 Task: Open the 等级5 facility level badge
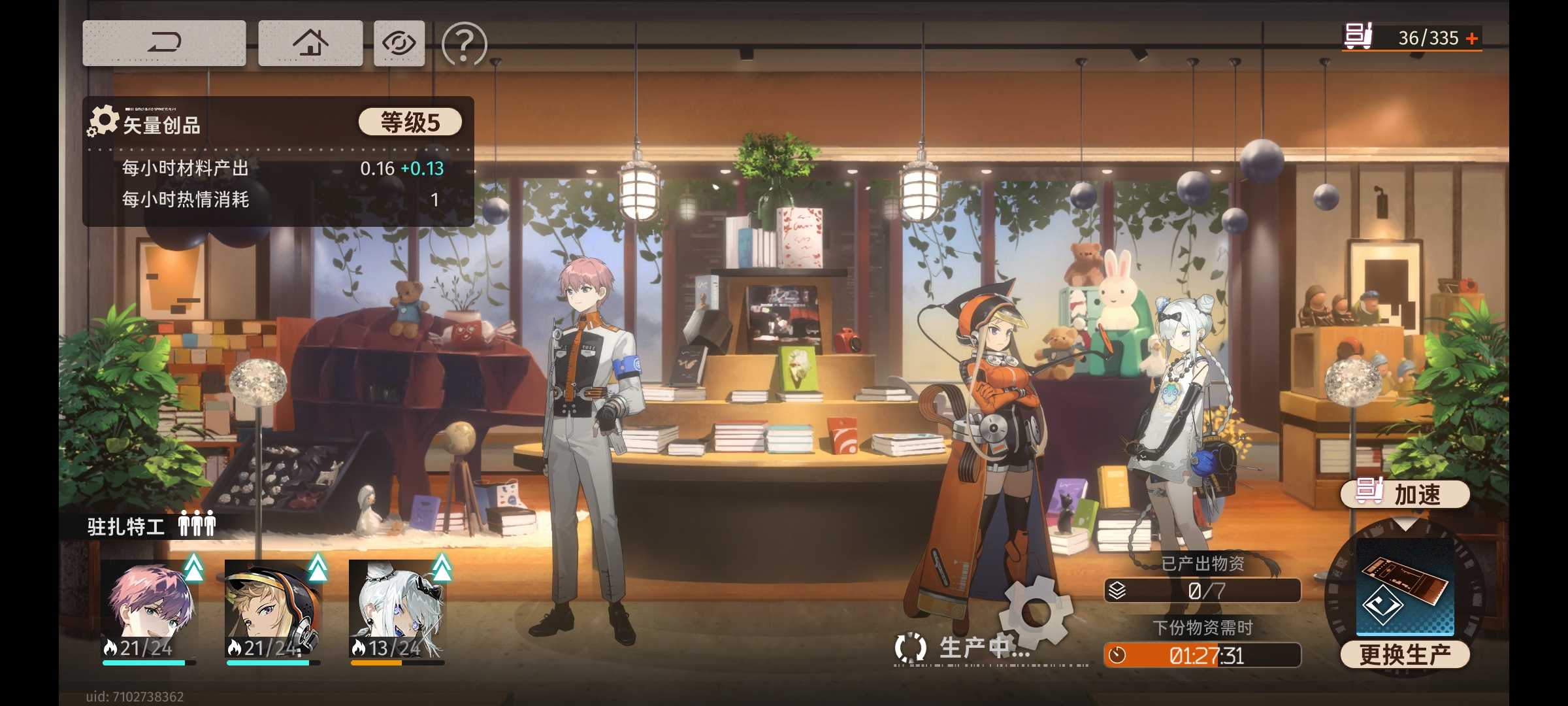click(x=410, y=122)
